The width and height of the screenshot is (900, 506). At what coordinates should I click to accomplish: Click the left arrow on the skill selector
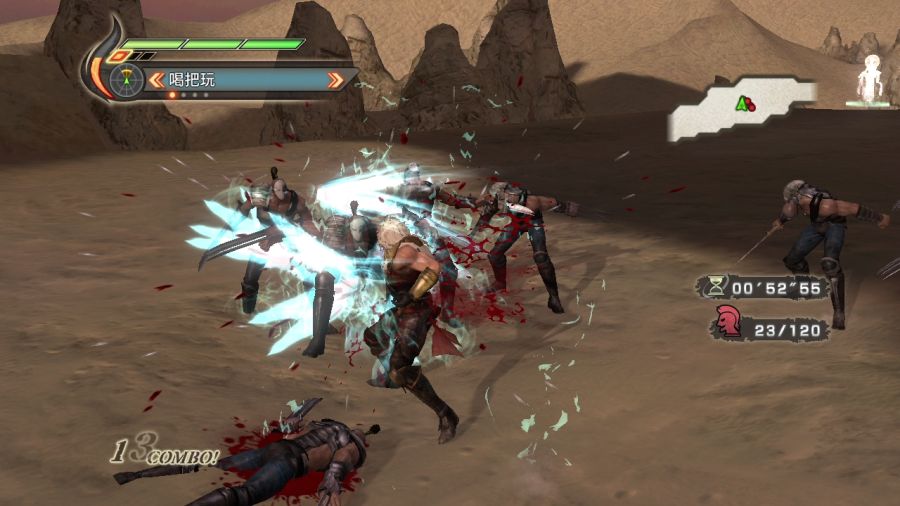(157, 79)
